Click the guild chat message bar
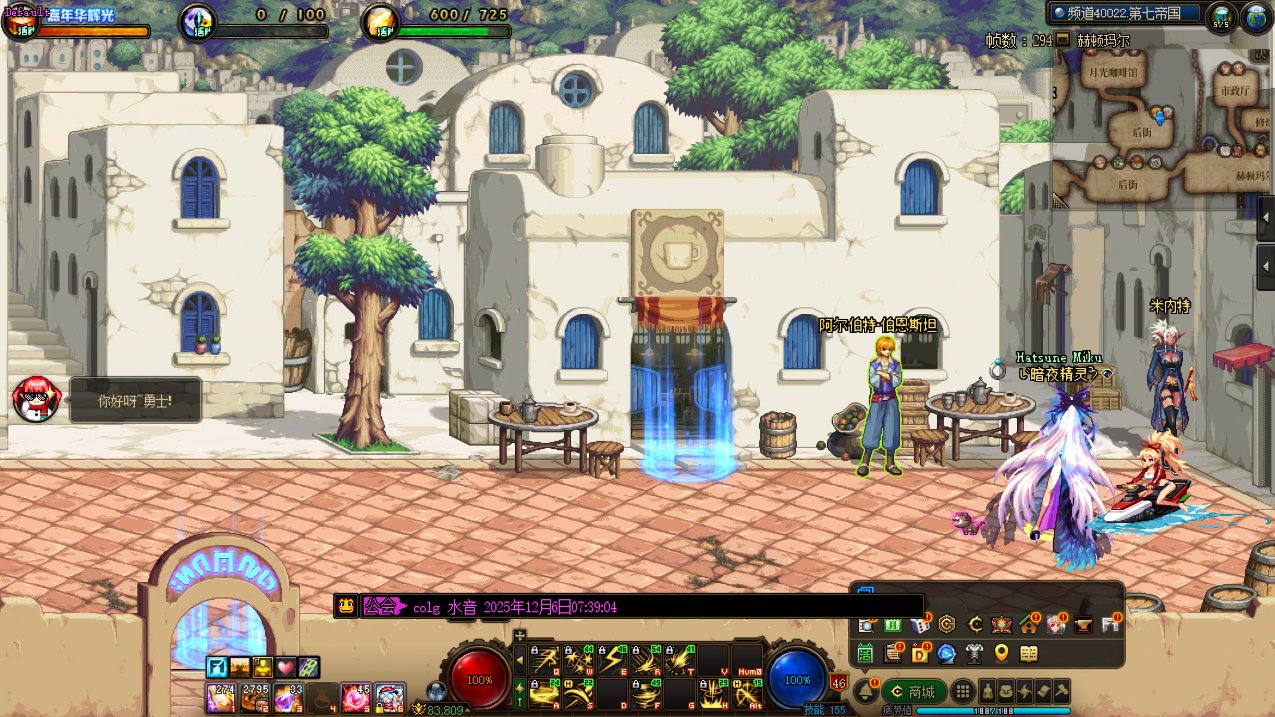The width and height of the screenshot is (1275, 717). pos(628,606)
